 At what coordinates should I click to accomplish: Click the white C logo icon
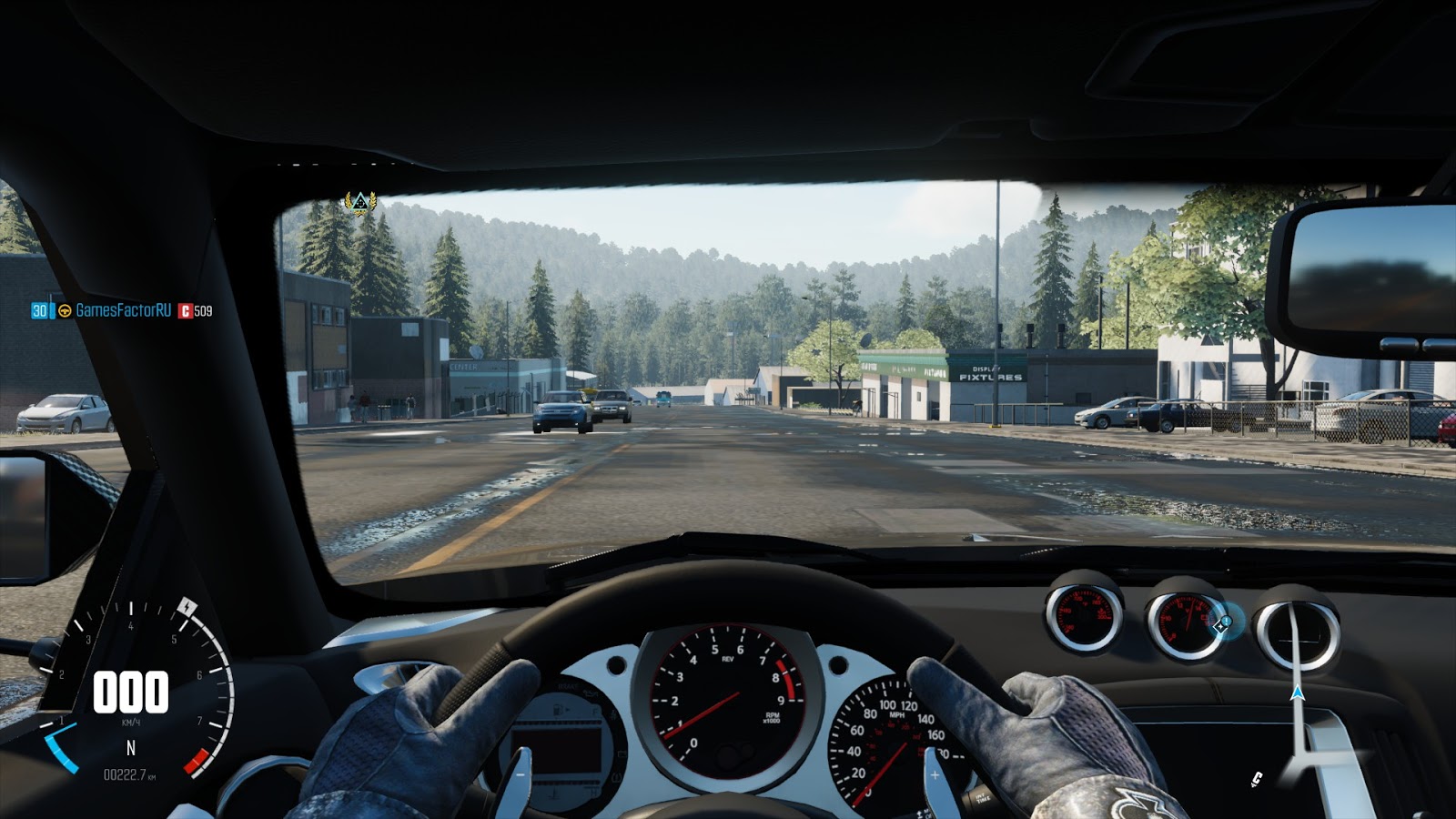(1257, 778)
